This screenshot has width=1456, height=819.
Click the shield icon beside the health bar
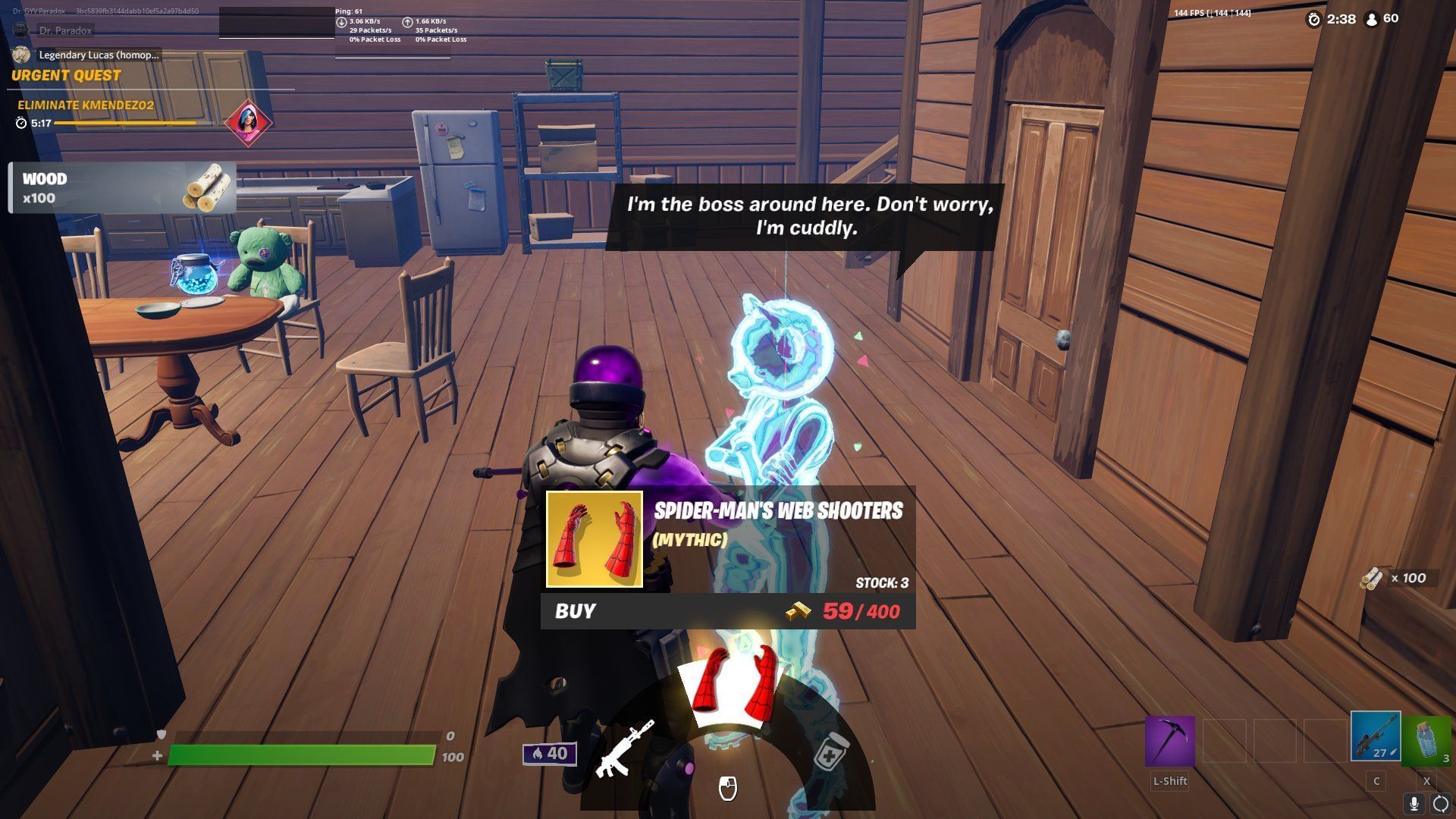tap(161, 733)
